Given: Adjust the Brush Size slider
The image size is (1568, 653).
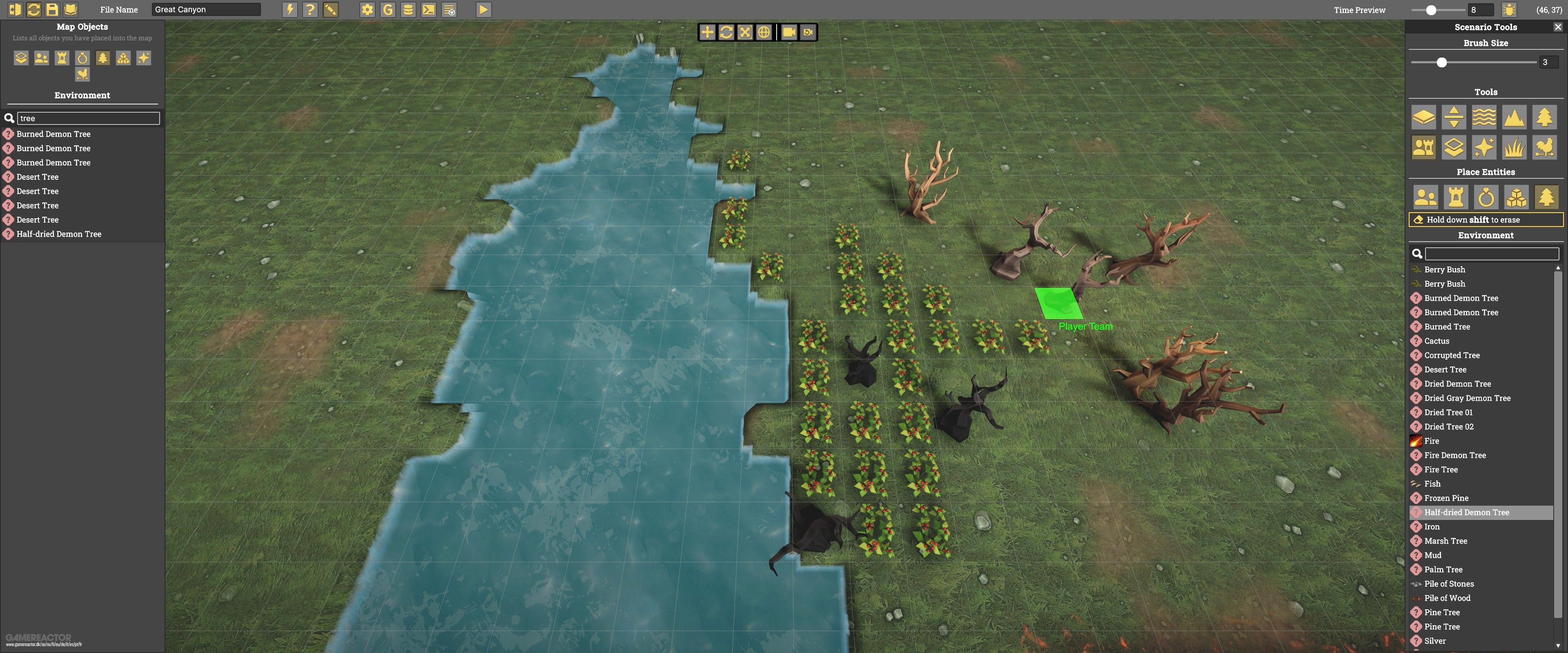Looking at the screenshot, I should click(x=1441, y=62).
